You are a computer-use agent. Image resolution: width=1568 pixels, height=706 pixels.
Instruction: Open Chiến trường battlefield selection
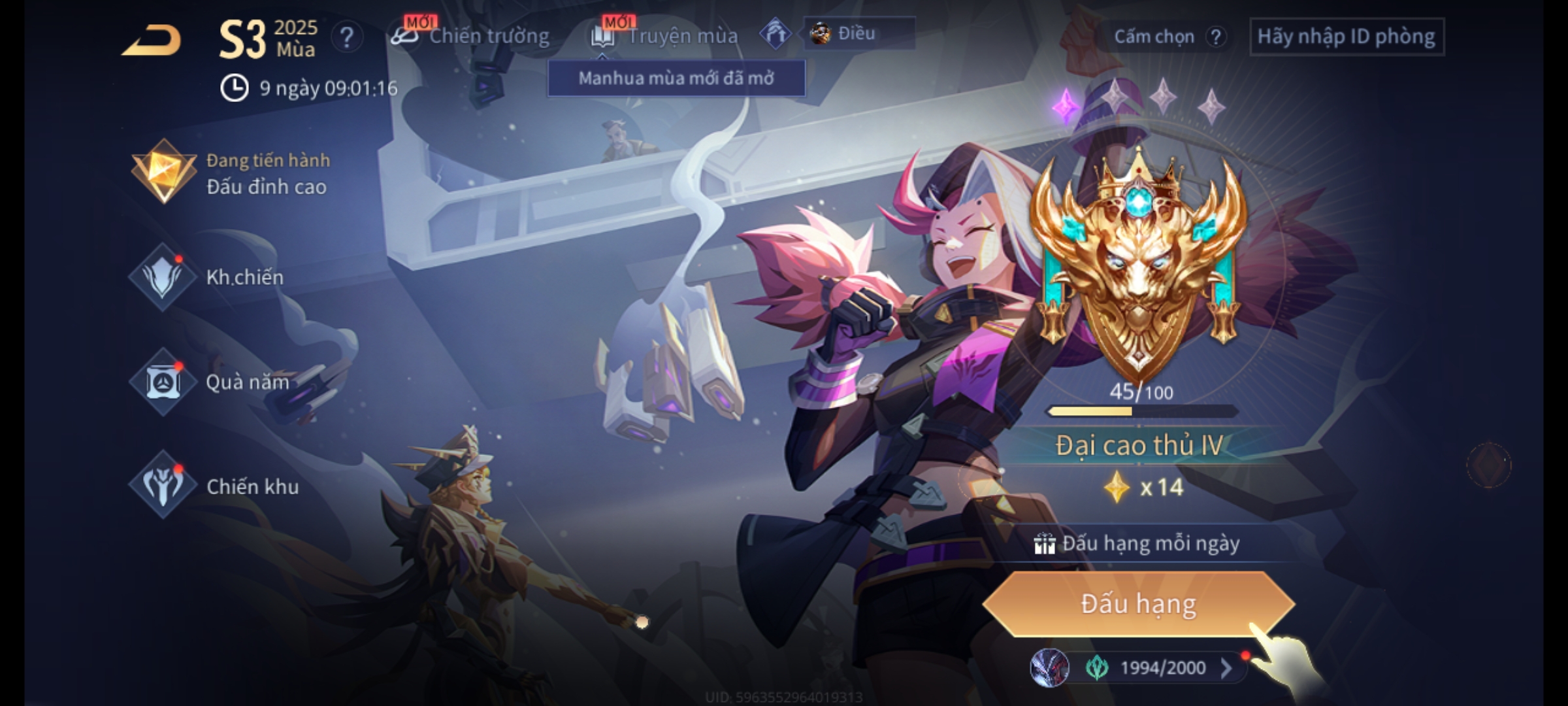(x=470, y=36)
